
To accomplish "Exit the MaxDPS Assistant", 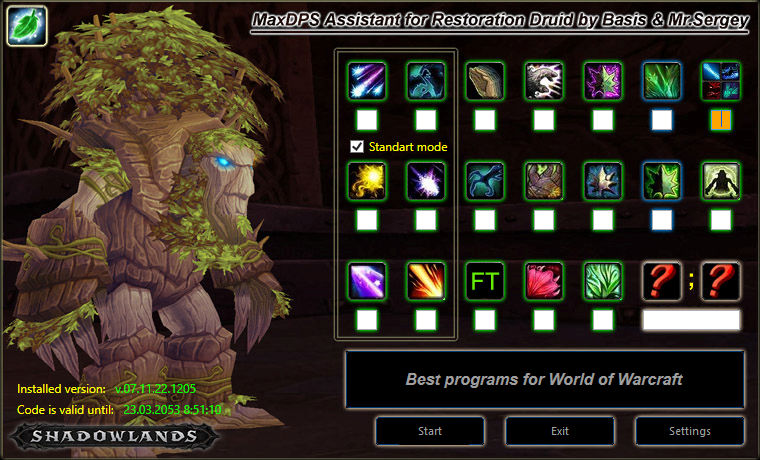I will pyautogui.click(x=560, y=431).
